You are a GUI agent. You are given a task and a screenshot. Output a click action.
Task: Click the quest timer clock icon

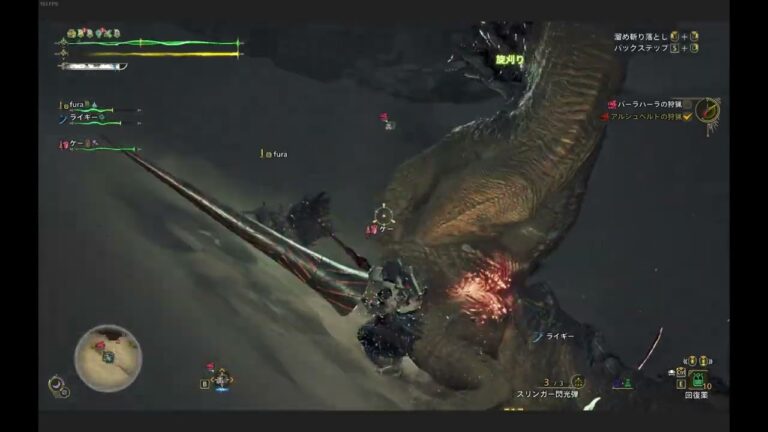tap(708, 109)
